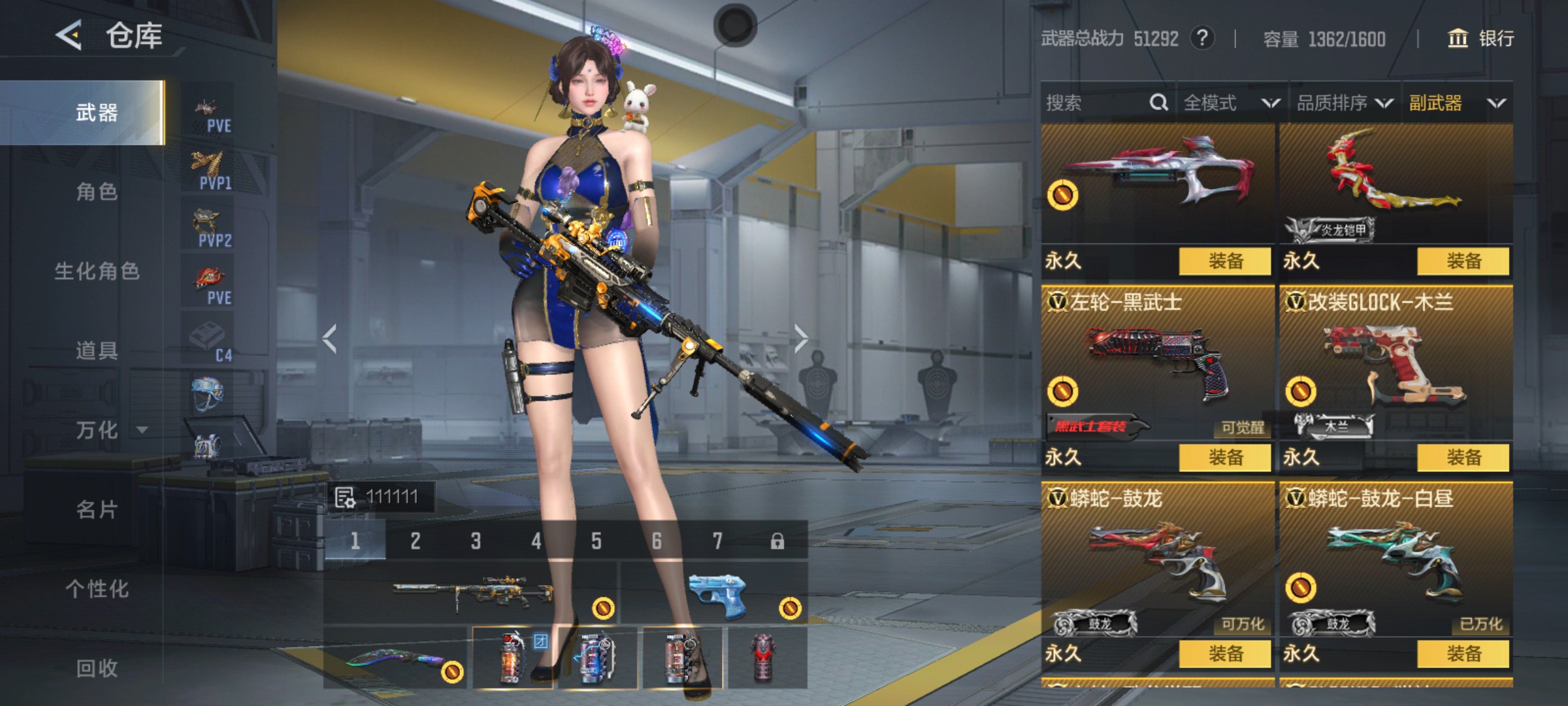Rotate to the next character view arrow

pos(801,339)
